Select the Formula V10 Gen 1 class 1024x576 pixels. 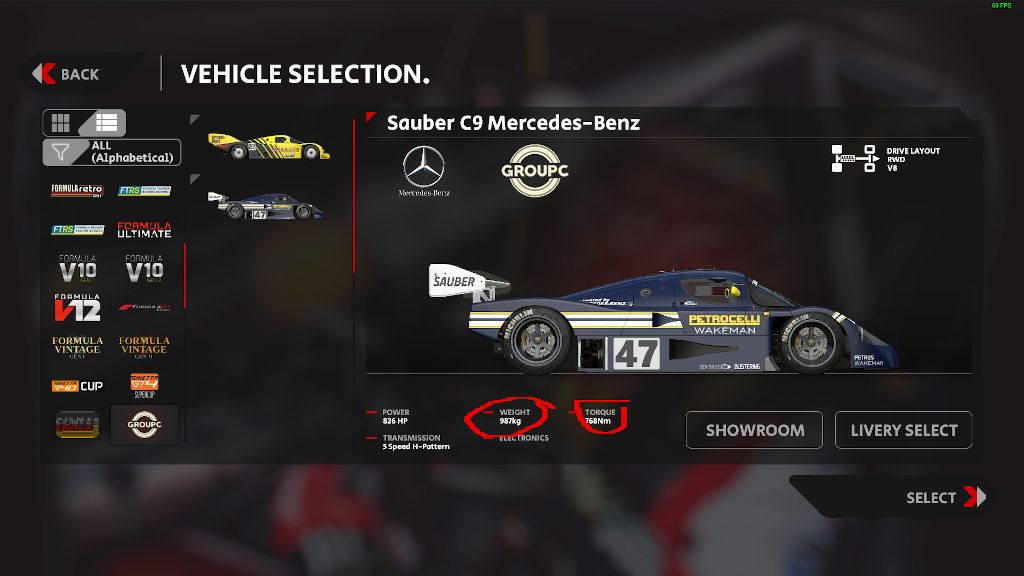point(77,268)
